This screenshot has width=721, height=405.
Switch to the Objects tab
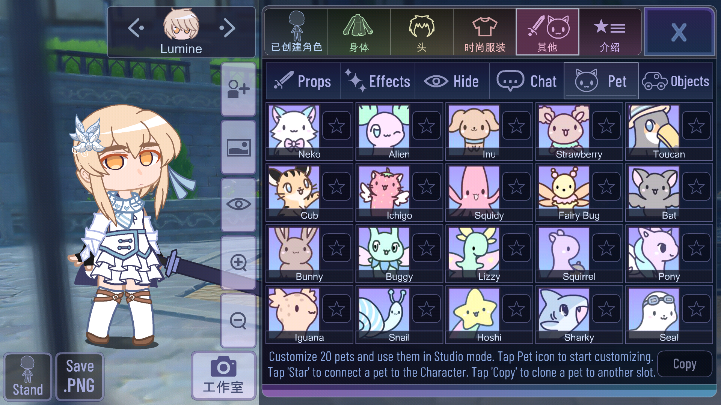click(675, 81)
